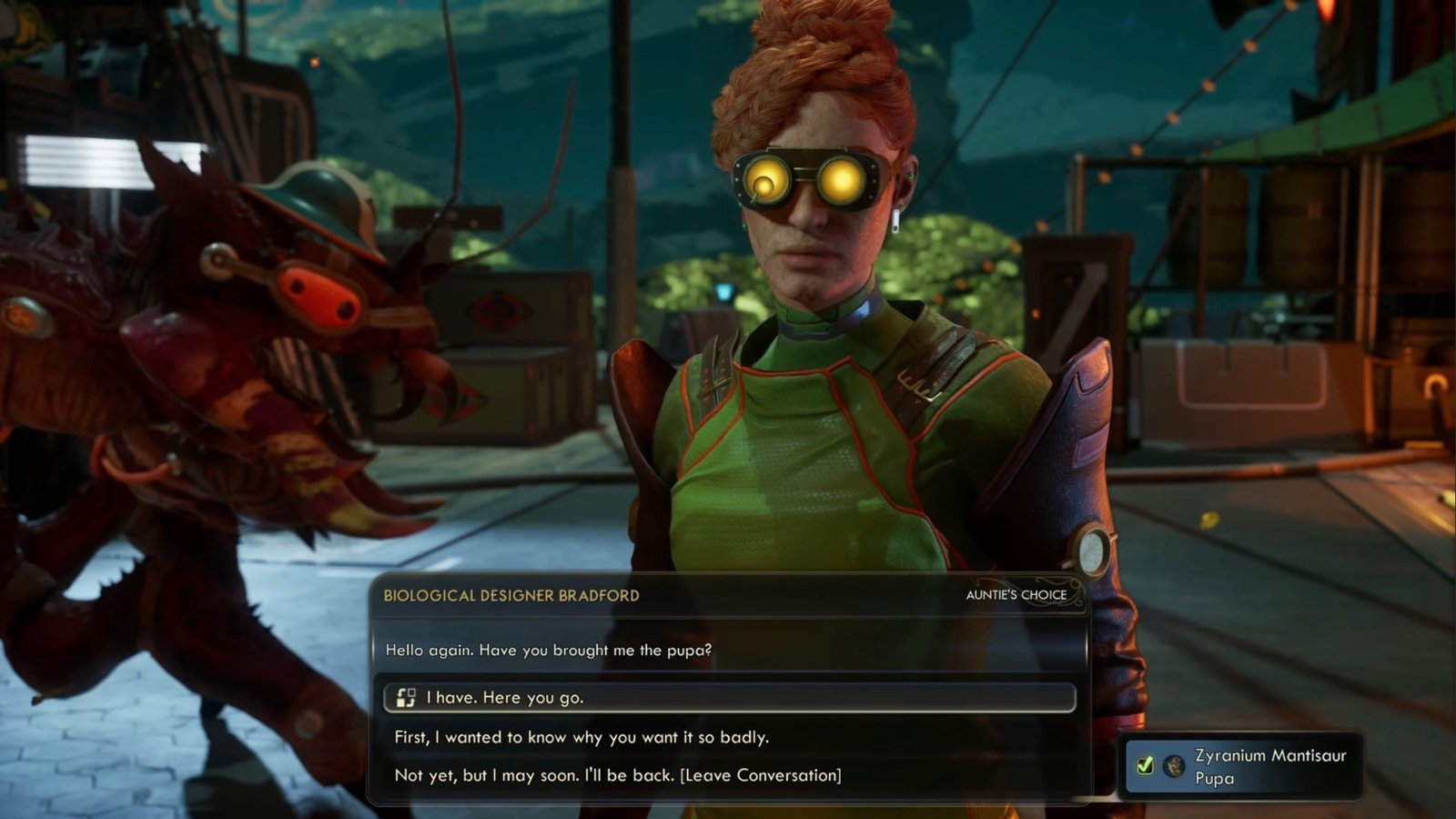
Task: Click the Biological Designer Bradford nameplate
Action: pos(510,594)
